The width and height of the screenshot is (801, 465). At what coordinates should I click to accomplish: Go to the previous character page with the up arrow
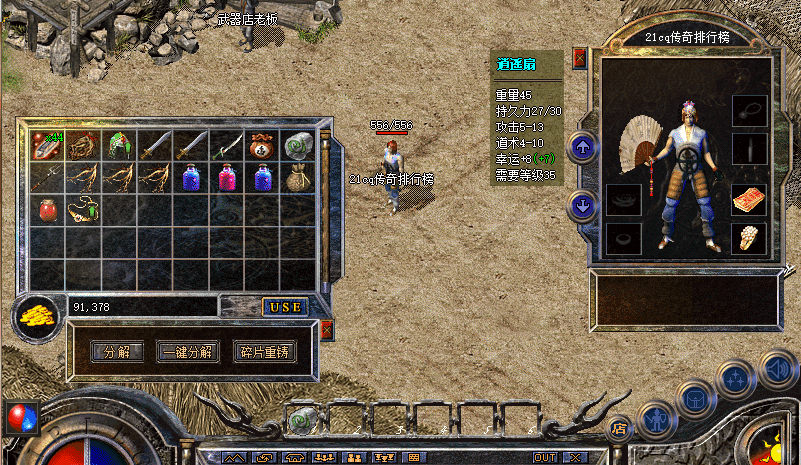582,149
